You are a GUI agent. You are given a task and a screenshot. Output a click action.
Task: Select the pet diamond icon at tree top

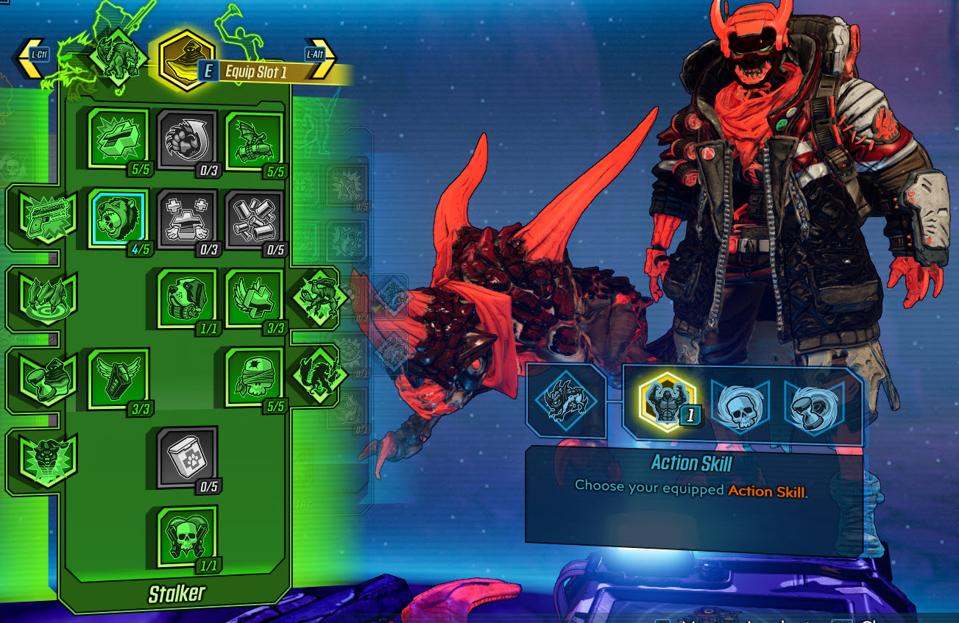point(117,56)
